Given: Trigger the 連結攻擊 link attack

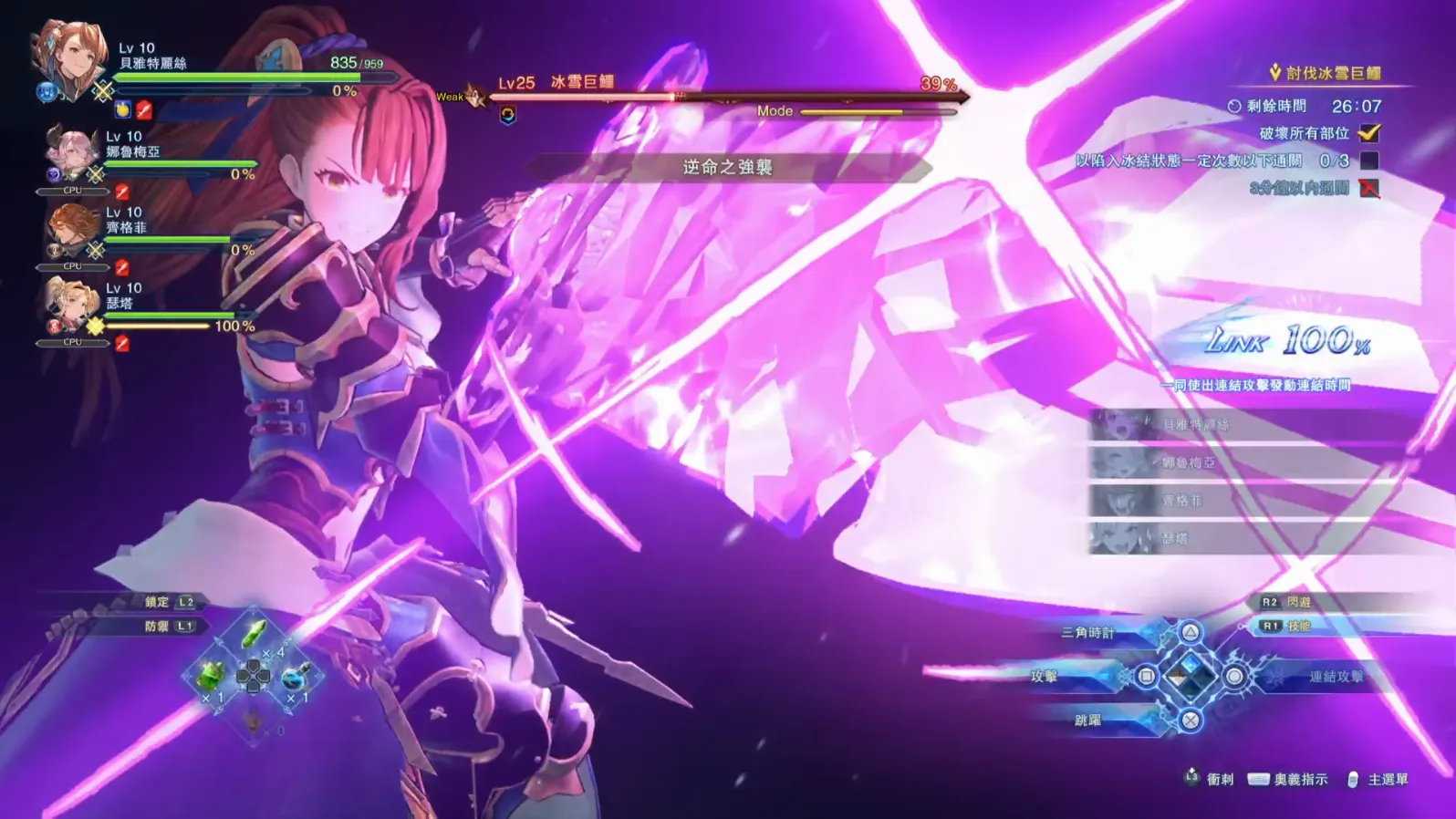Looking at the screenshot, I should pos(1336,676).
